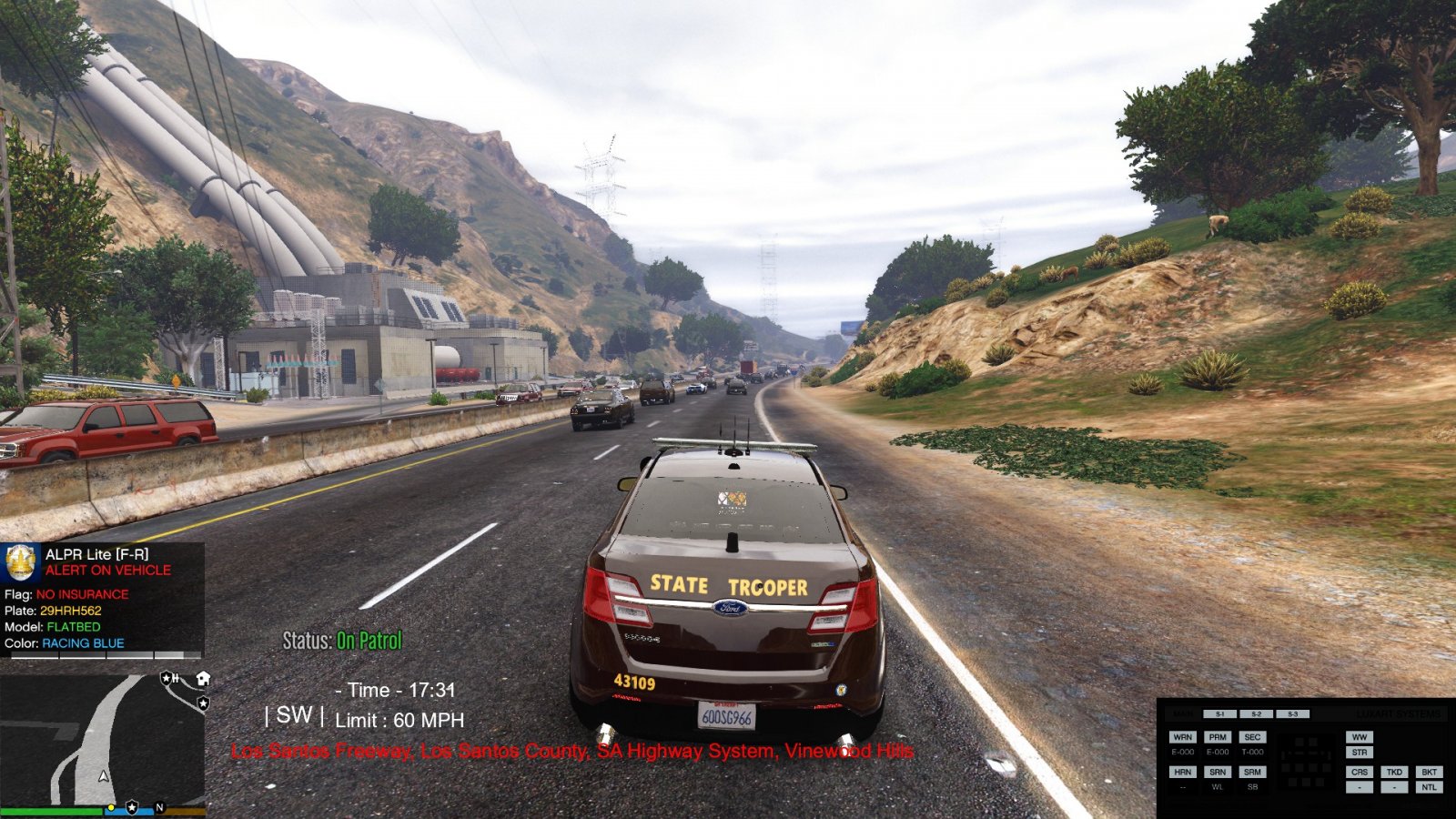The image size is (1456, 819).
Task: Toggle the WRN warning lights button
Action: point(1182,737)
